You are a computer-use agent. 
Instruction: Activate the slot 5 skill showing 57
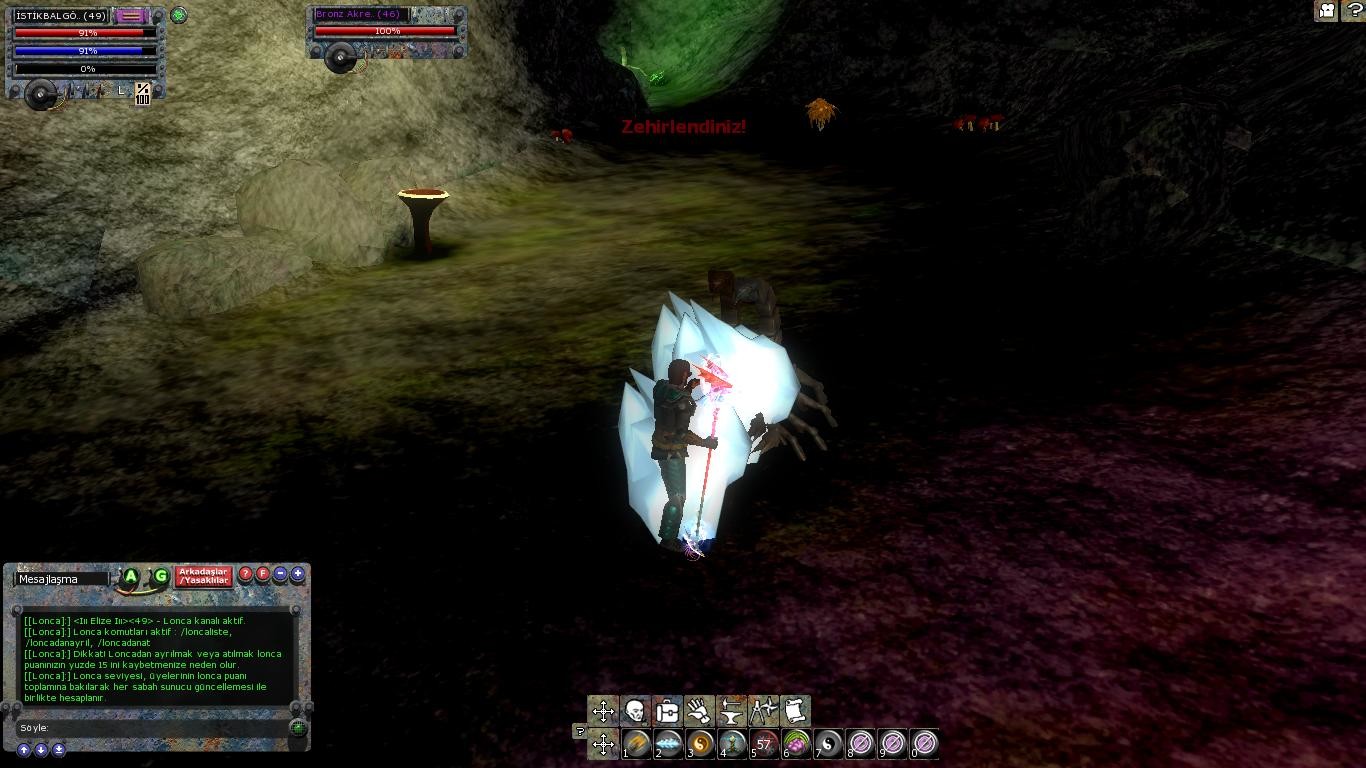(x=764, y=743)
